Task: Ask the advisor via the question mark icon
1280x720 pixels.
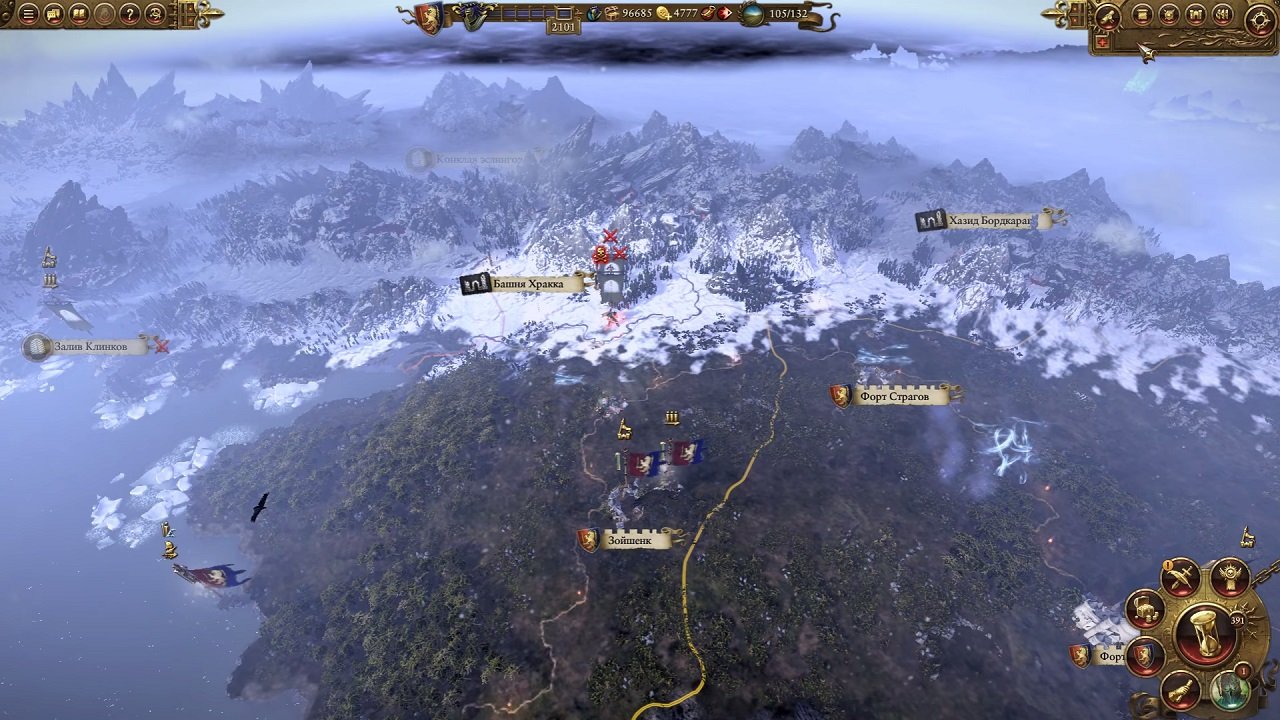Action: (129, 14)
